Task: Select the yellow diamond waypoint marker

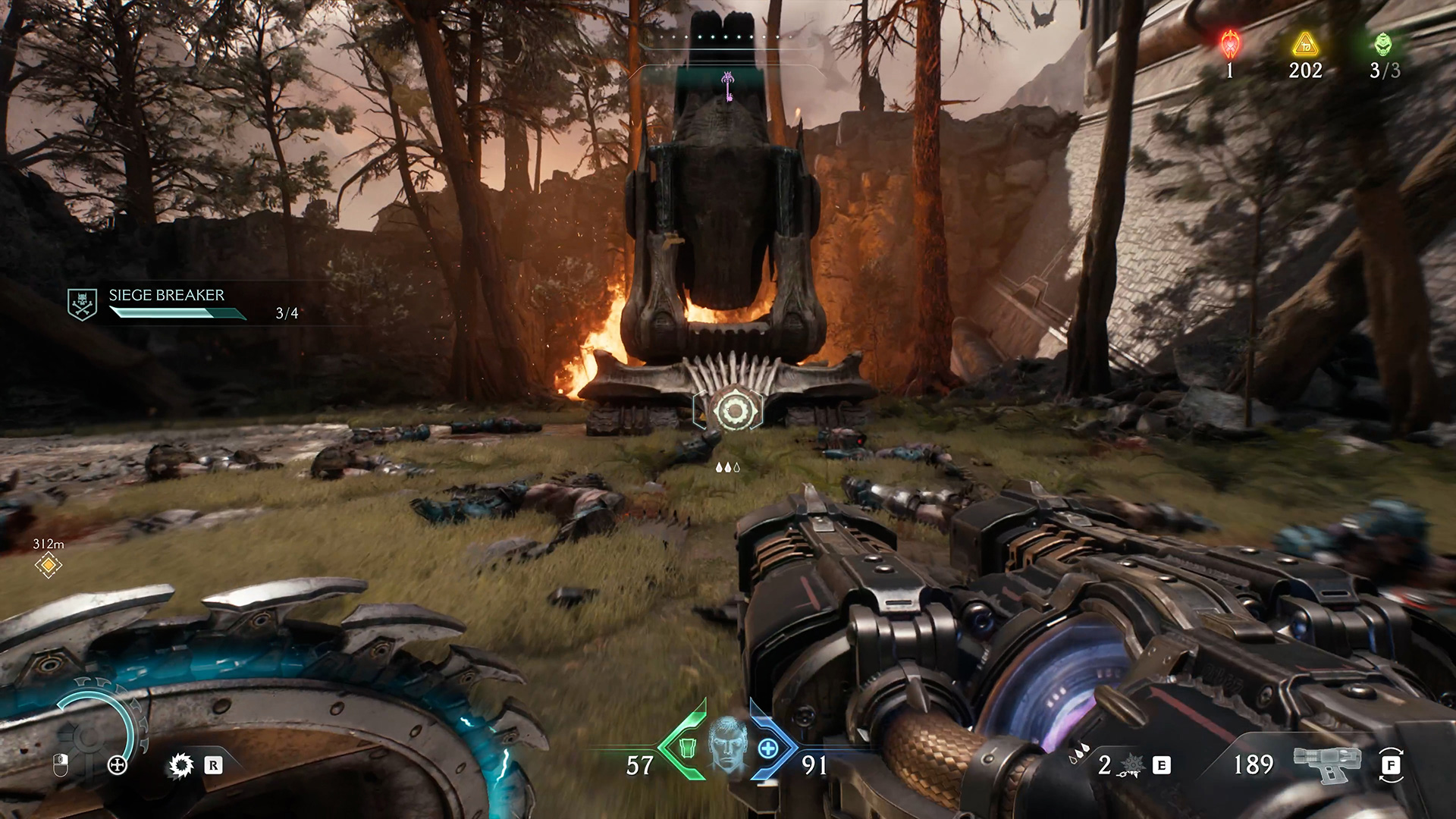Action: 49,564
